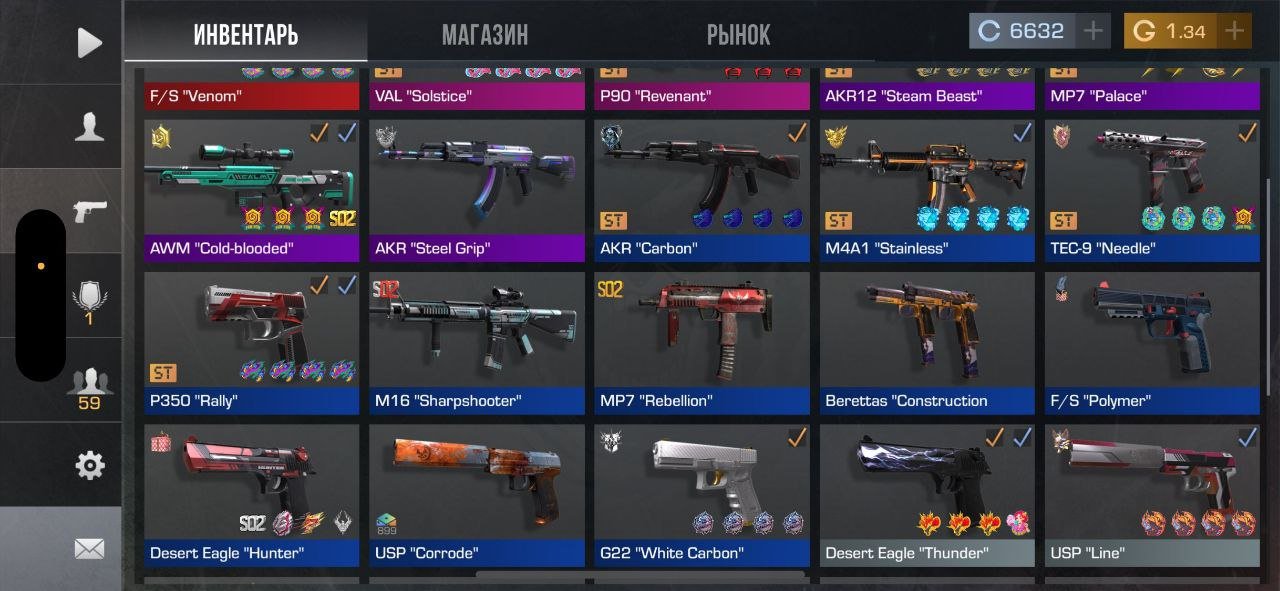This screenshot has width=1280, height=591.
Task: Switch to the Магазин tab
Action: coord(485,35)
